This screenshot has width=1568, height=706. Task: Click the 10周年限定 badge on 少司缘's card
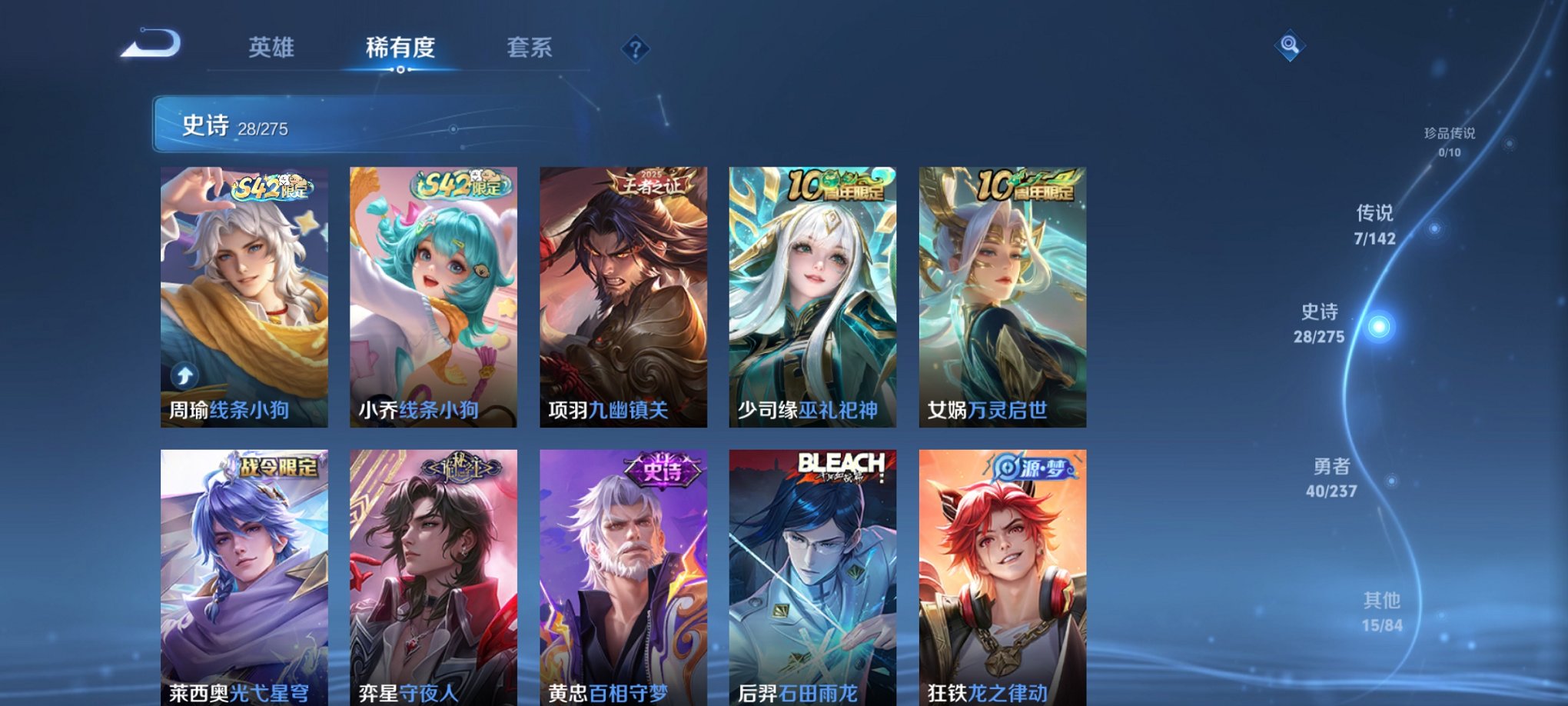836,185
